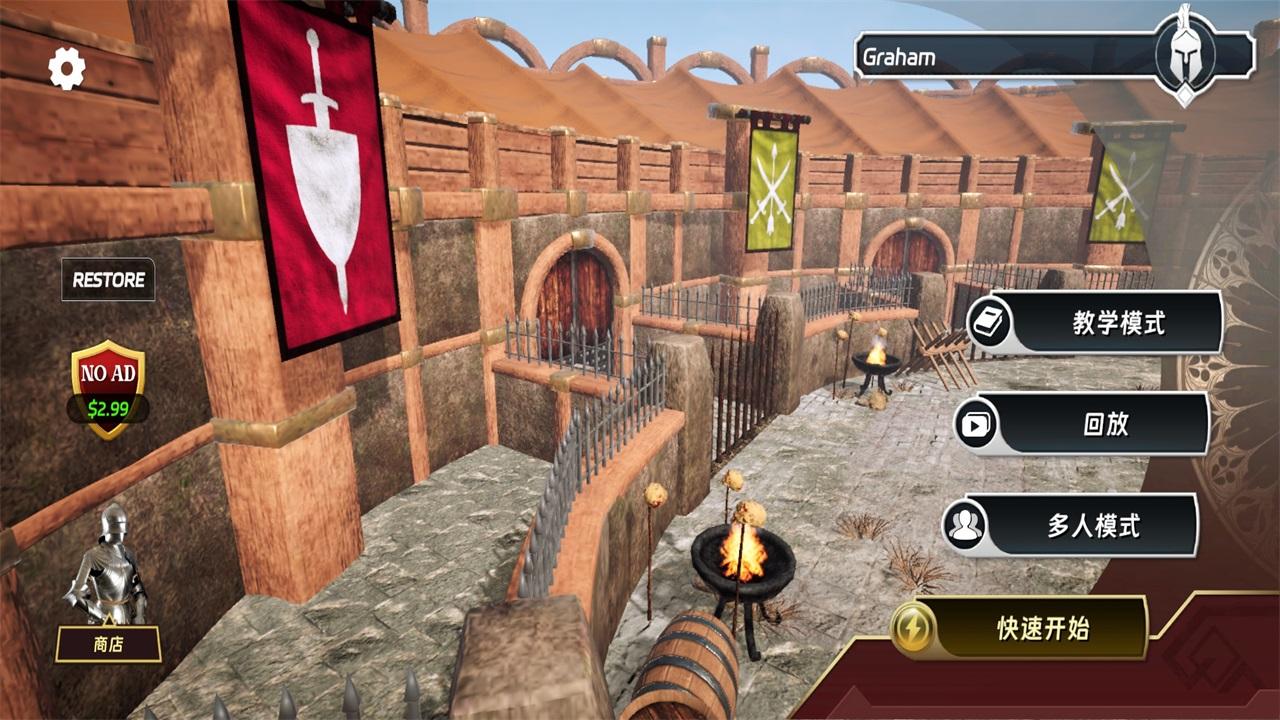Open the 回放 replay menu
This screenshot has width=1280, height=720.
coord(1092,424)
